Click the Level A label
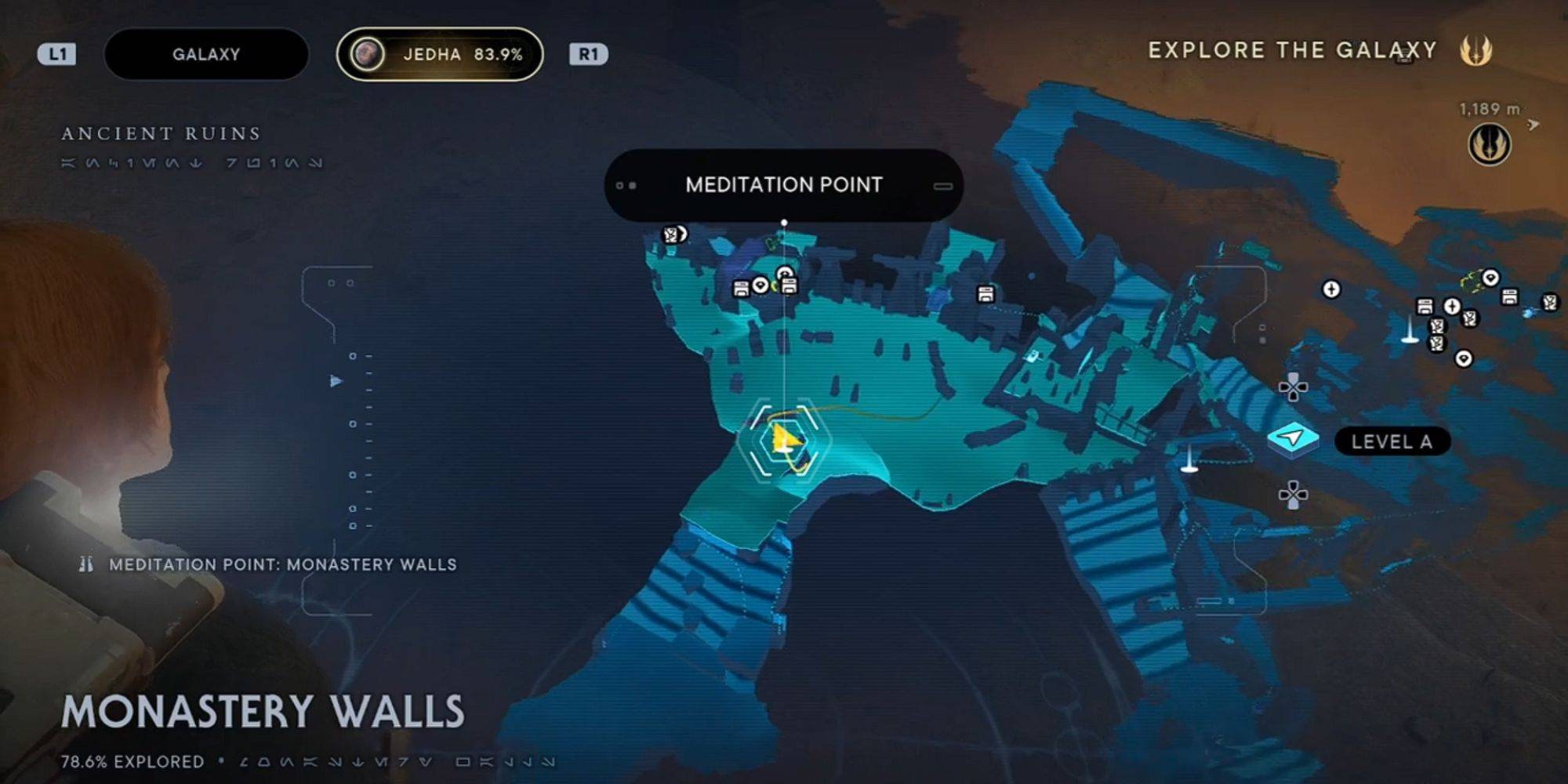Screen dimensions: 1568x784 click(1392, 441)
